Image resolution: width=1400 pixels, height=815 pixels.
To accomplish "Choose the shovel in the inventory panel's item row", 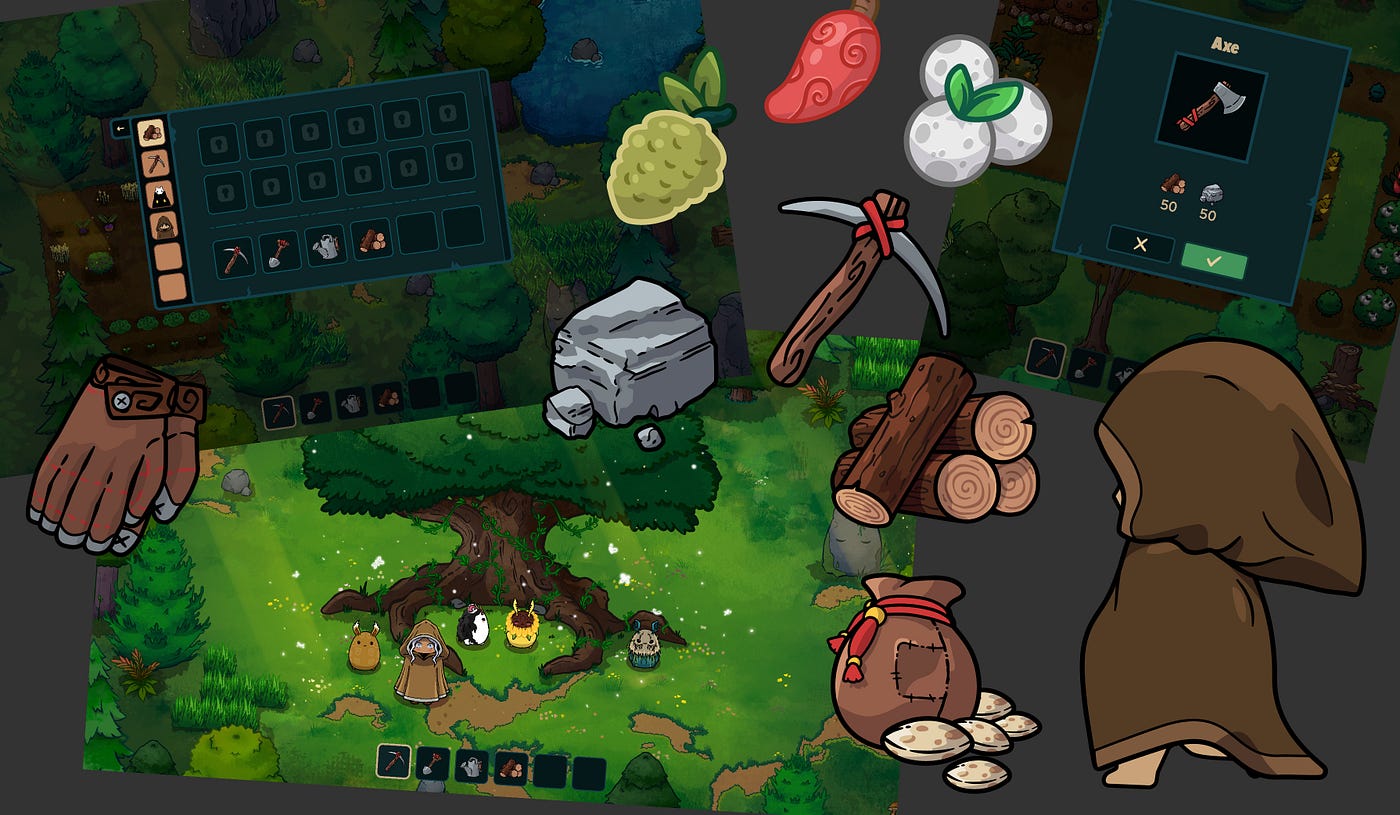I will click(278, 251).
